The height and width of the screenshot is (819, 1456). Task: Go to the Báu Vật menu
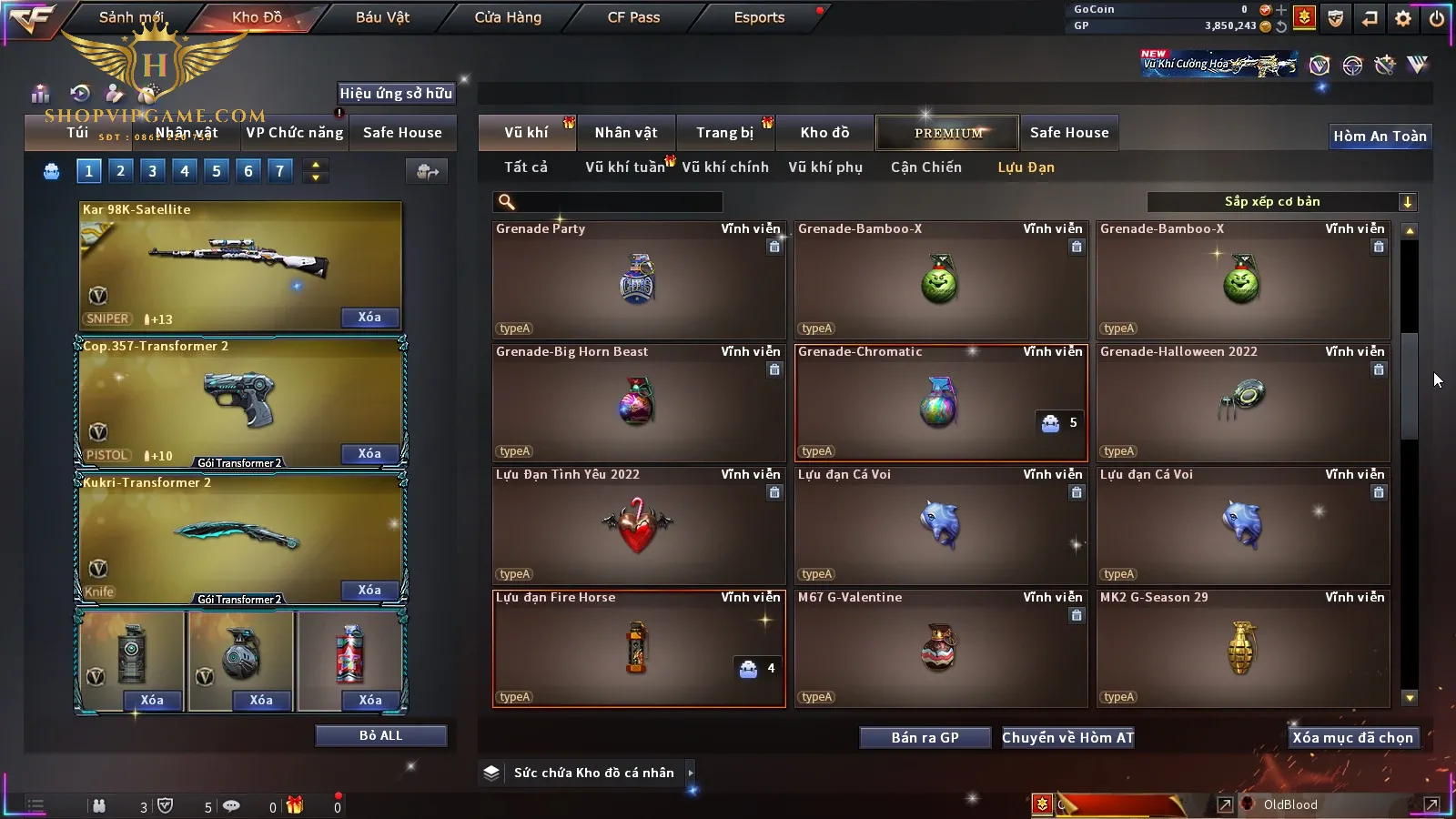point(382,17)
